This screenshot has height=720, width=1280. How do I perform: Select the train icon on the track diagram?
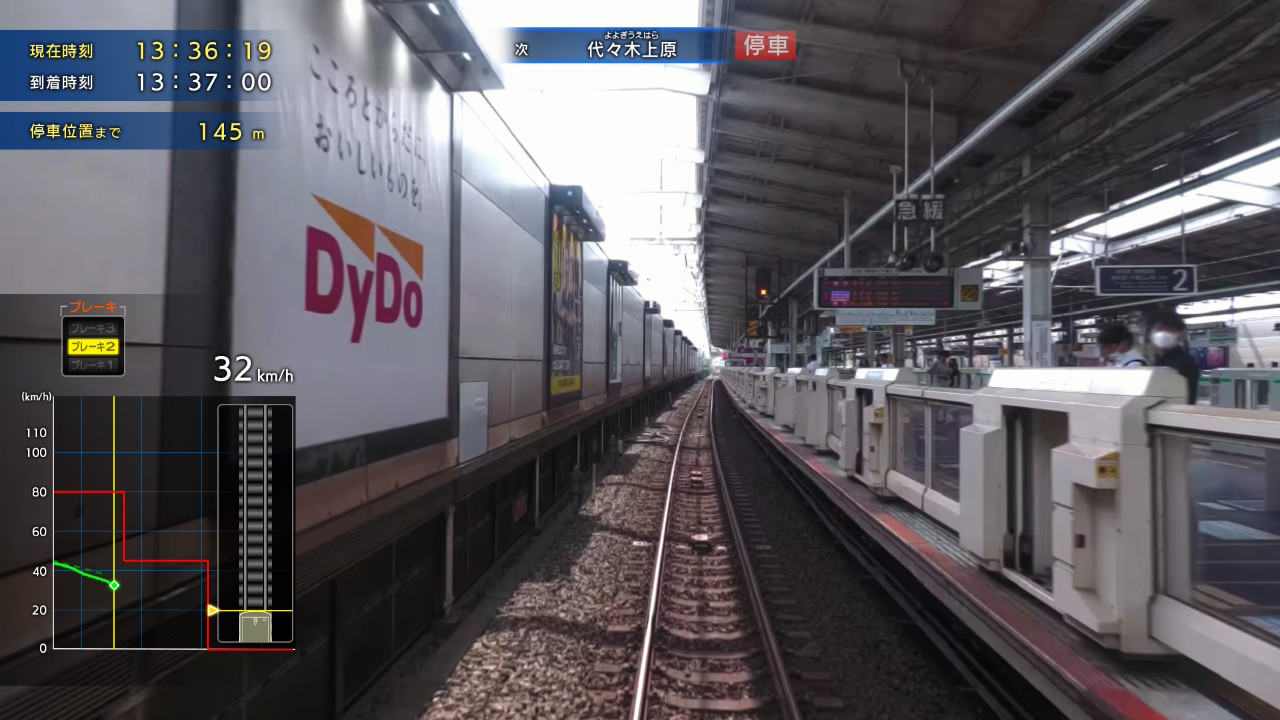(x=253, y=625)
